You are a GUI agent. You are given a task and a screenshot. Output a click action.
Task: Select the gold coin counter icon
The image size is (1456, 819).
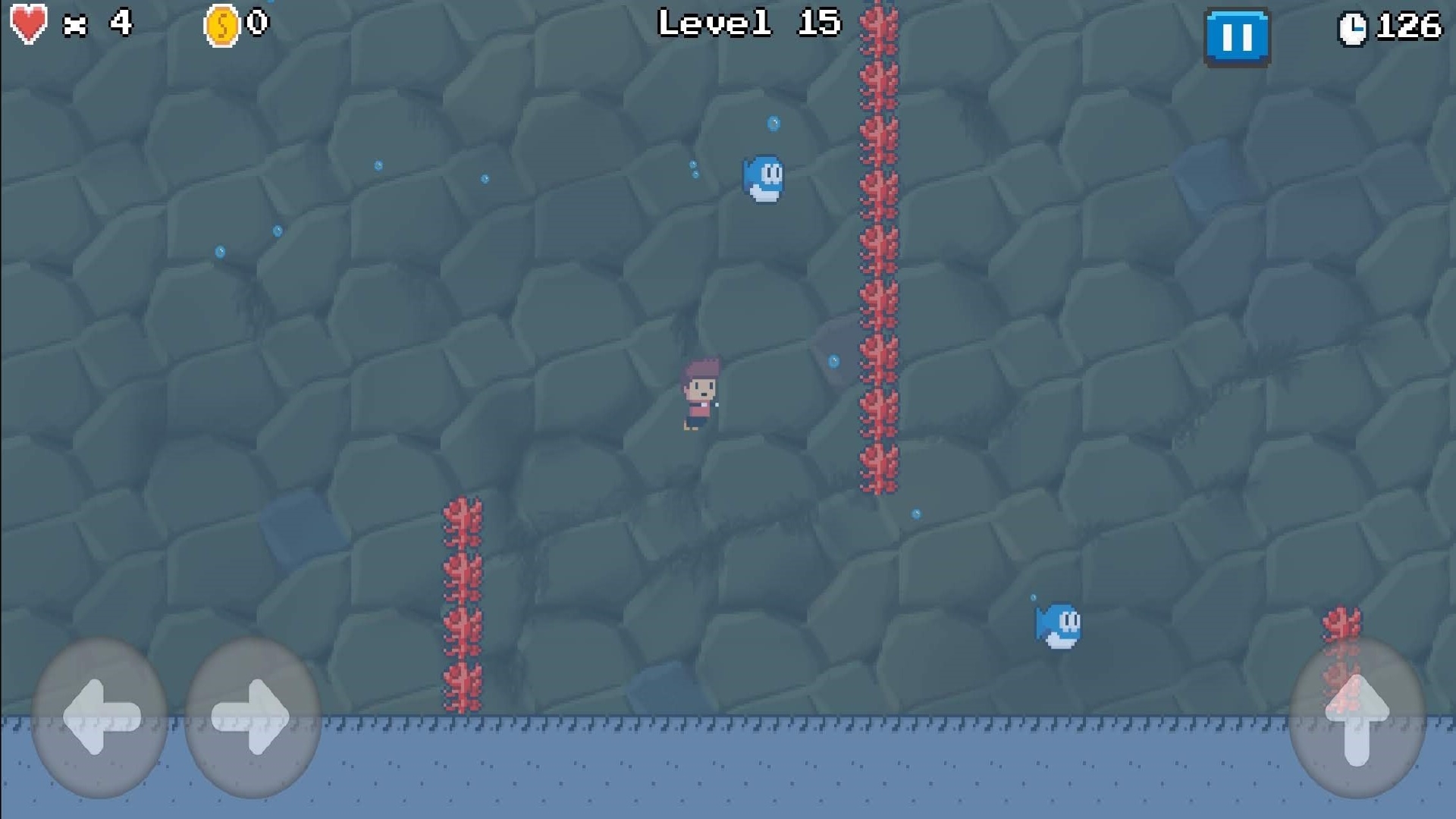221,23
